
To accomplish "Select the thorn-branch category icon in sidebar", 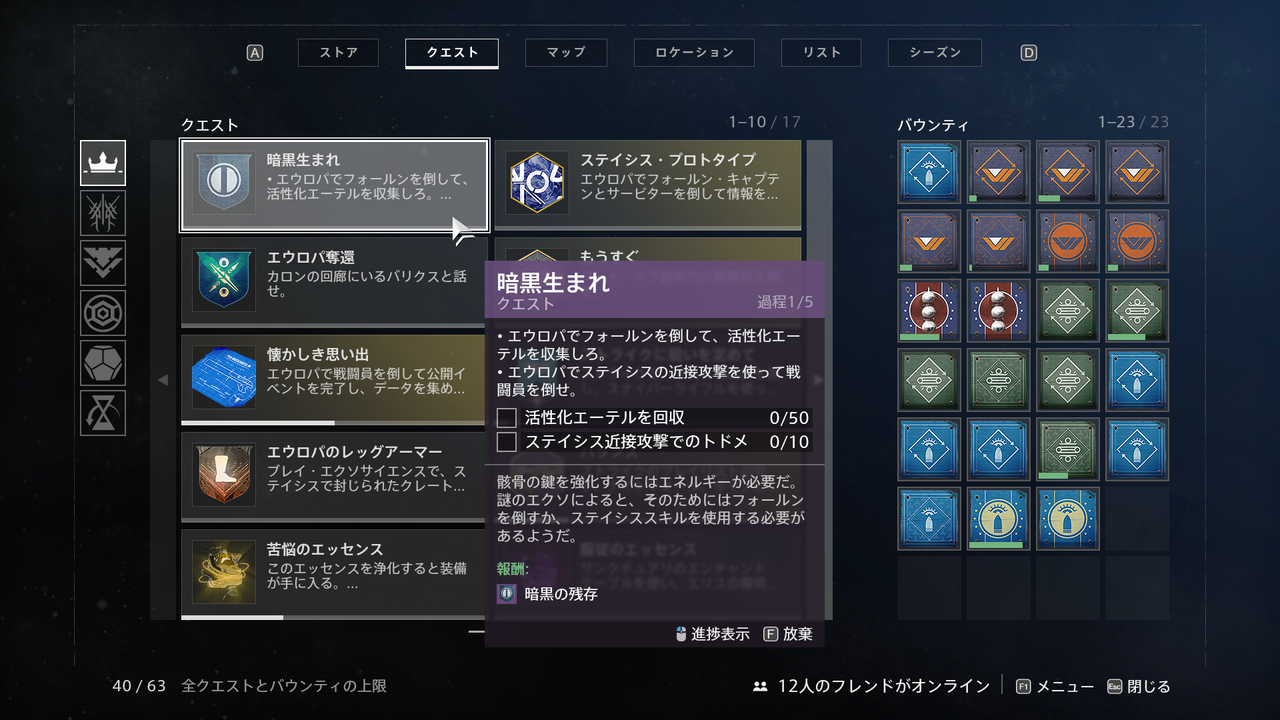I will click(x=102, y=213).
